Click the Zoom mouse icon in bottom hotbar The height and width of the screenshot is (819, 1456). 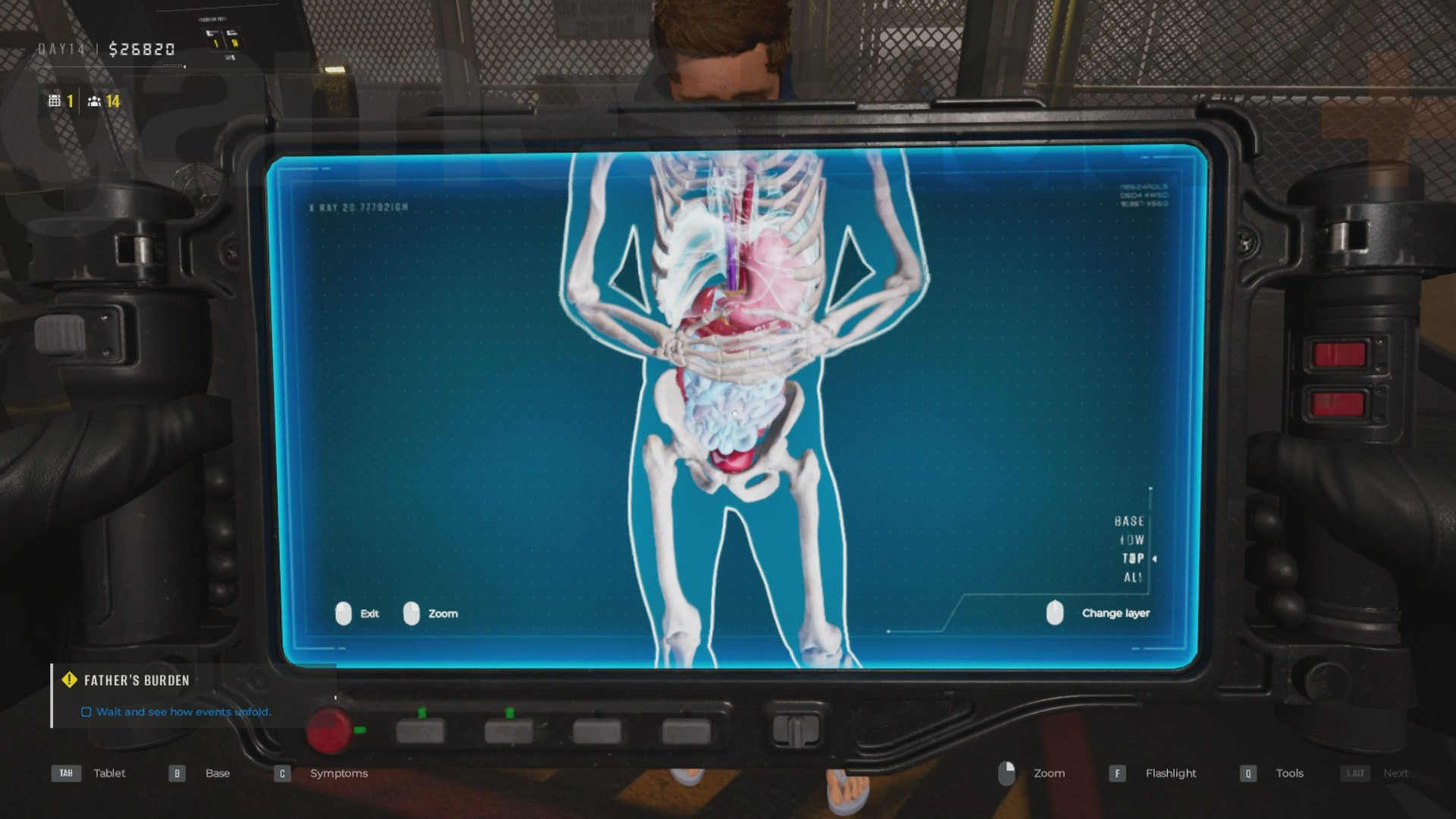pos(1007,773)
